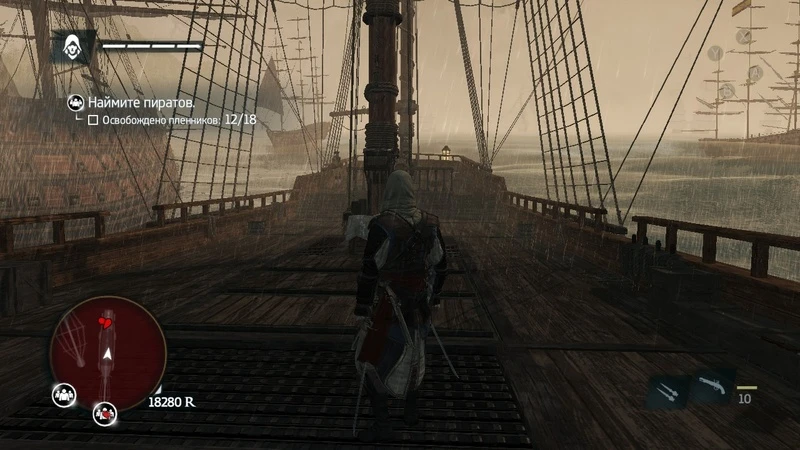Open the "Наймите пиратов" objective tracker
The width and height of the screenshot is (800, 450).
tap(141, 103)
